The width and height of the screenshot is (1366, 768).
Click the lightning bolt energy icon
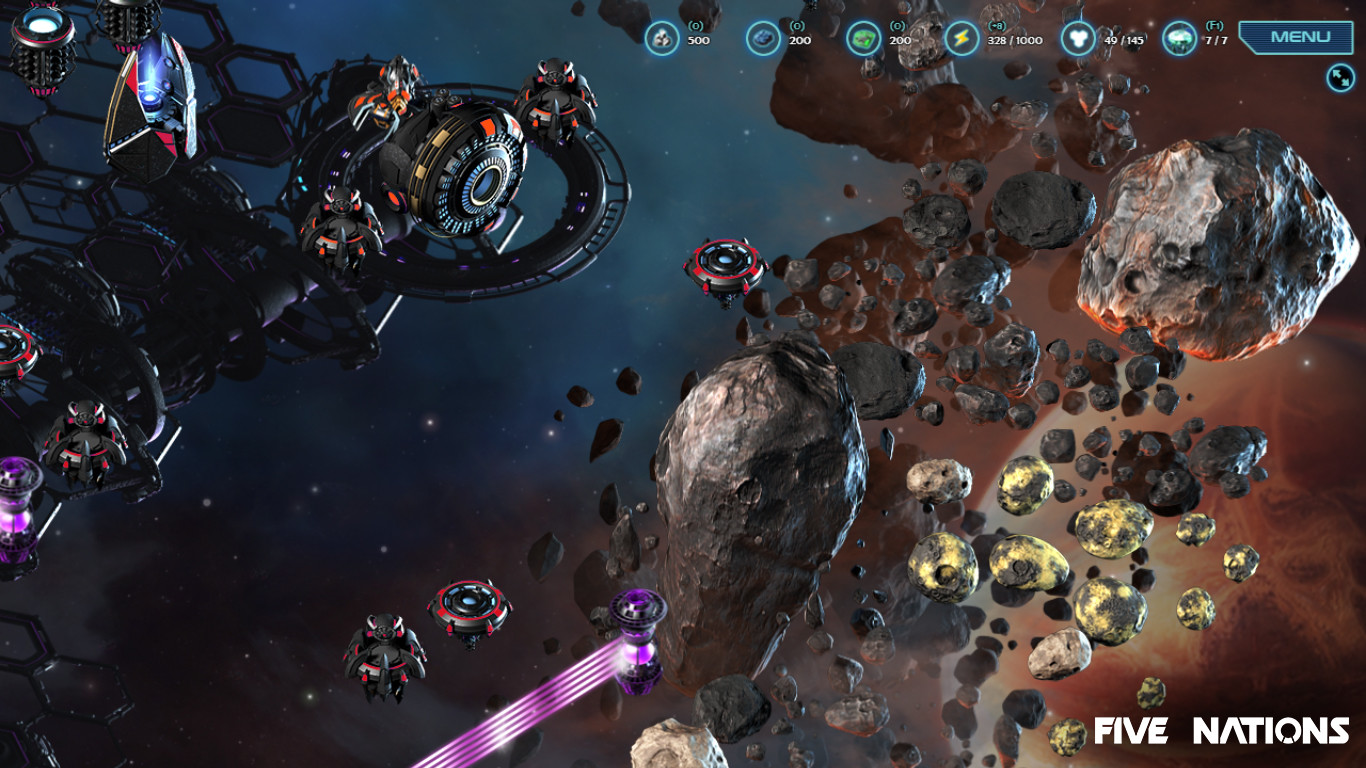(x=961, y=39)
